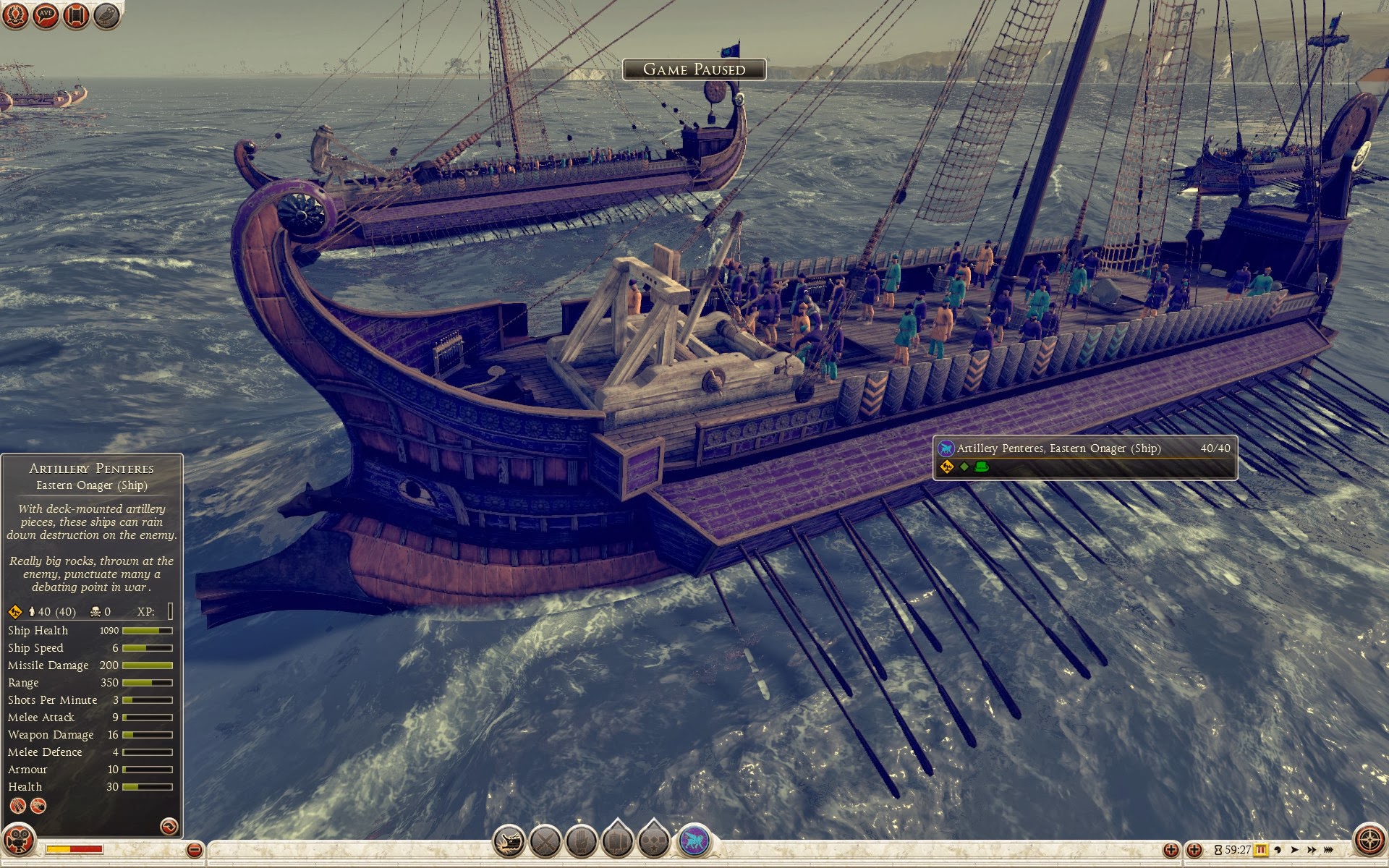This screenshot has width=1389, height=868.
Task: Open the scroll objectives button
Action: [76, 15]
